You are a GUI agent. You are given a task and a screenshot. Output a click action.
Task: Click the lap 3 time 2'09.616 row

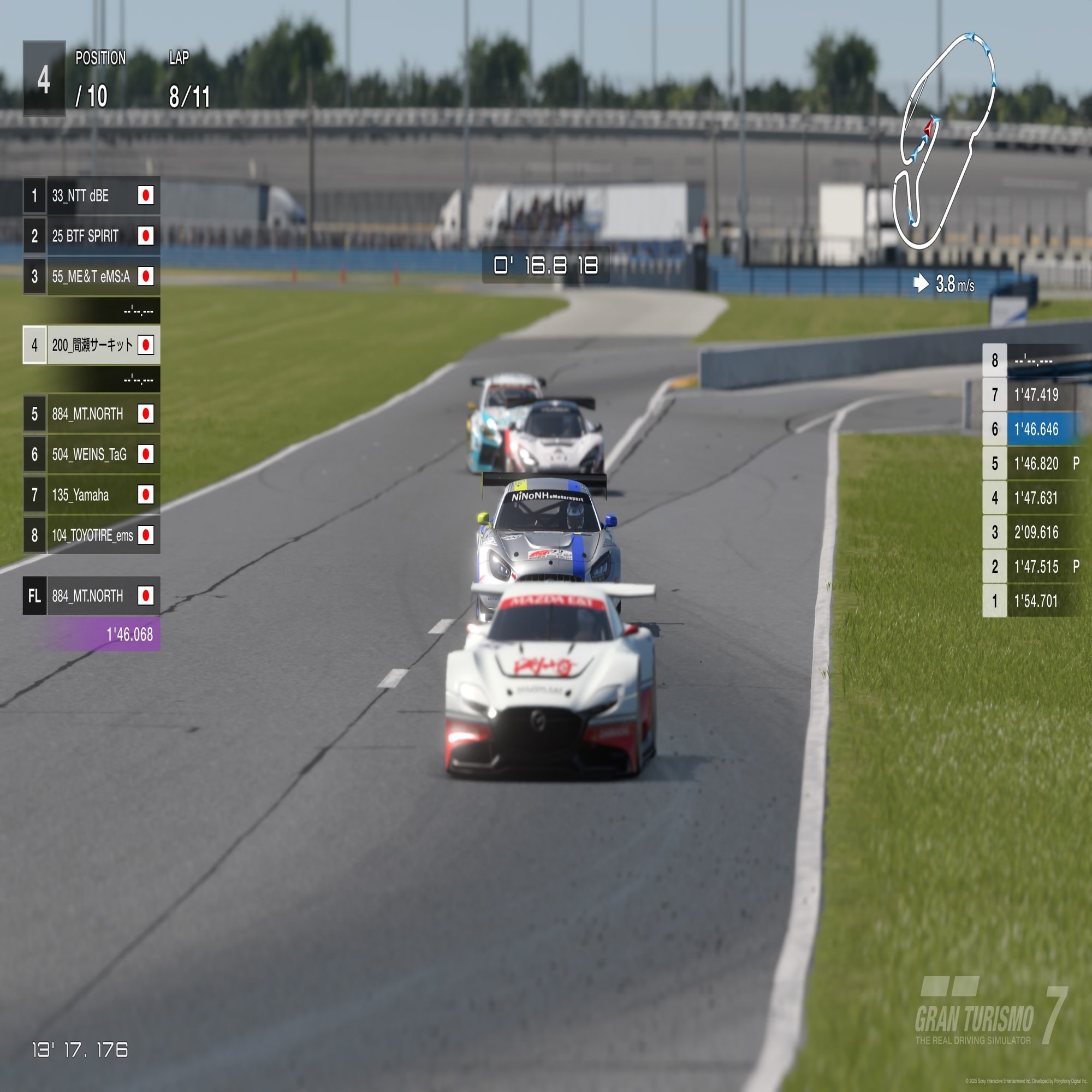pyautogui.click(x=1037, y=532)
